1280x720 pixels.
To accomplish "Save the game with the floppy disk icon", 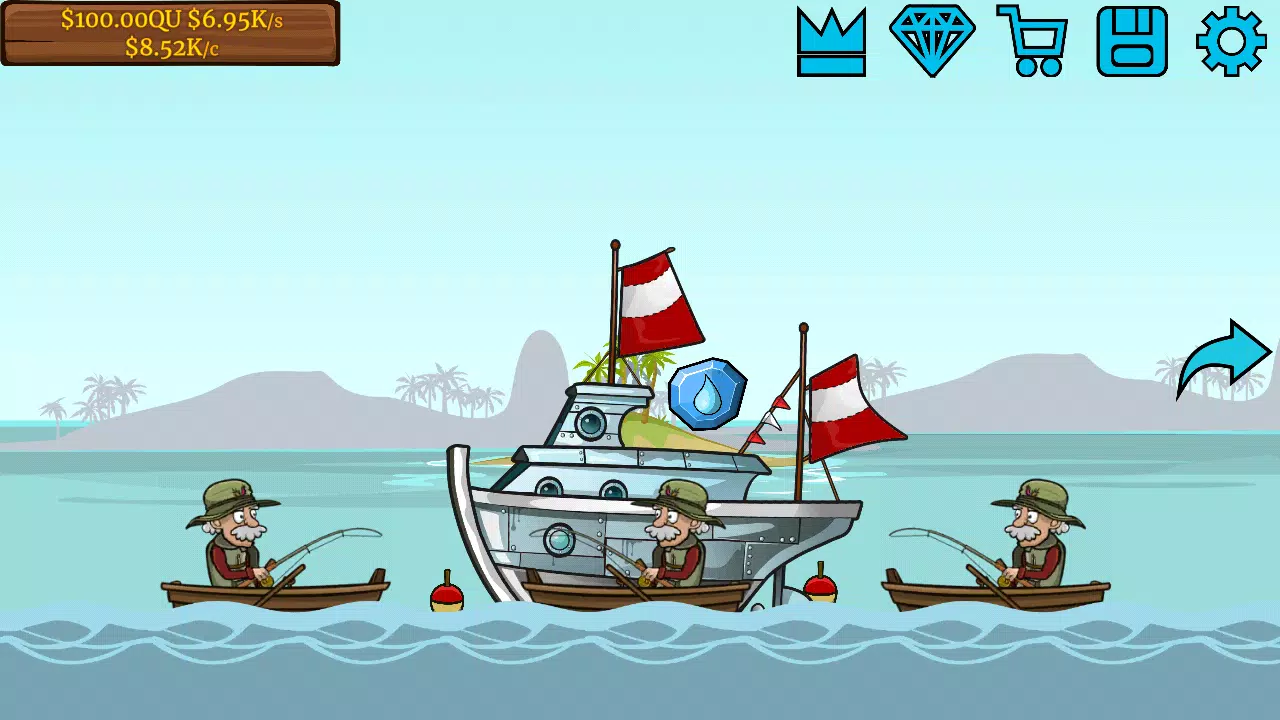I will (x=1133, y=40).
